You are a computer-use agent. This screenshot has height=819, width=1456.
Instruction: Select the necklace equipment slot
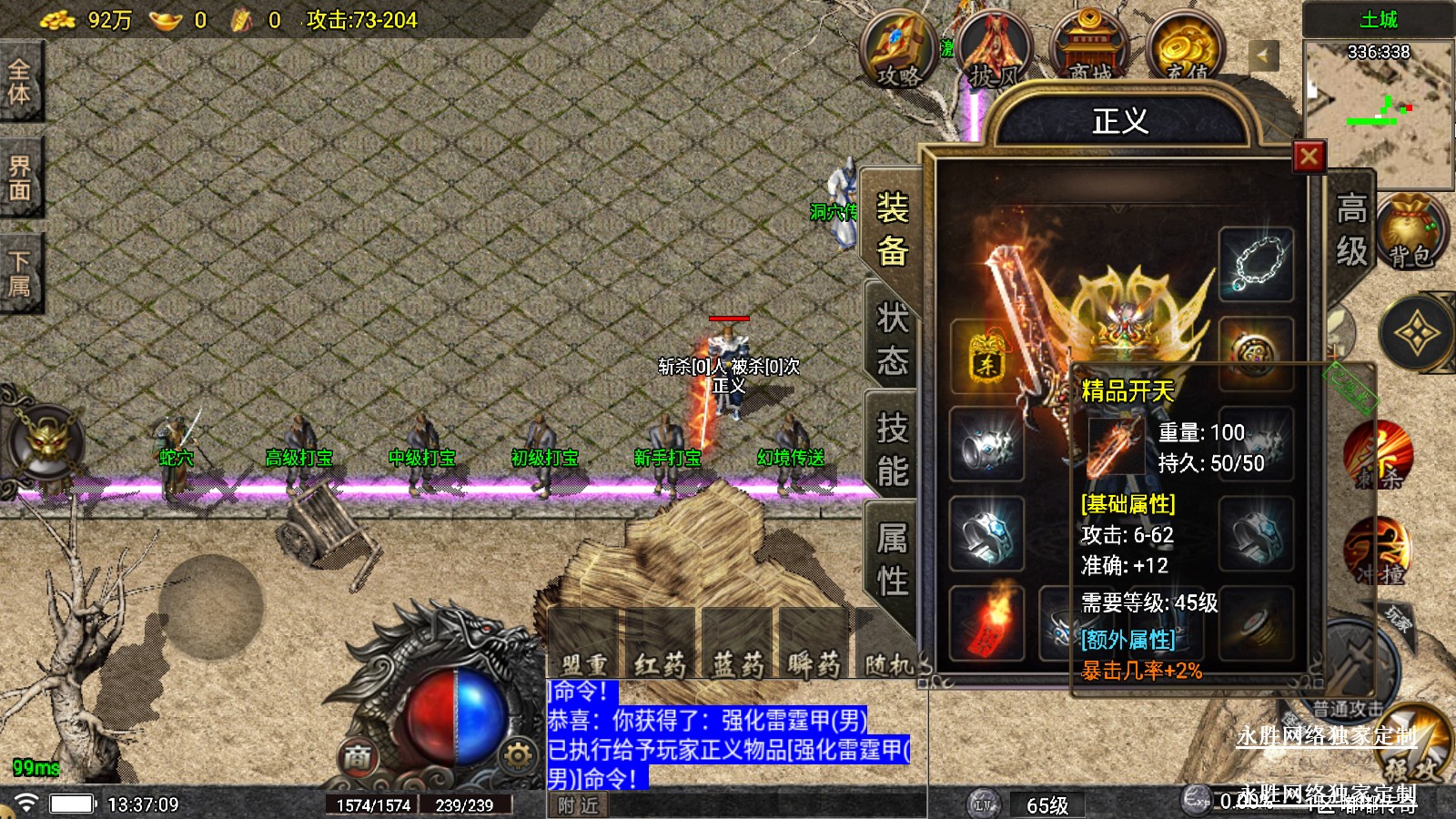[1257, 264]
